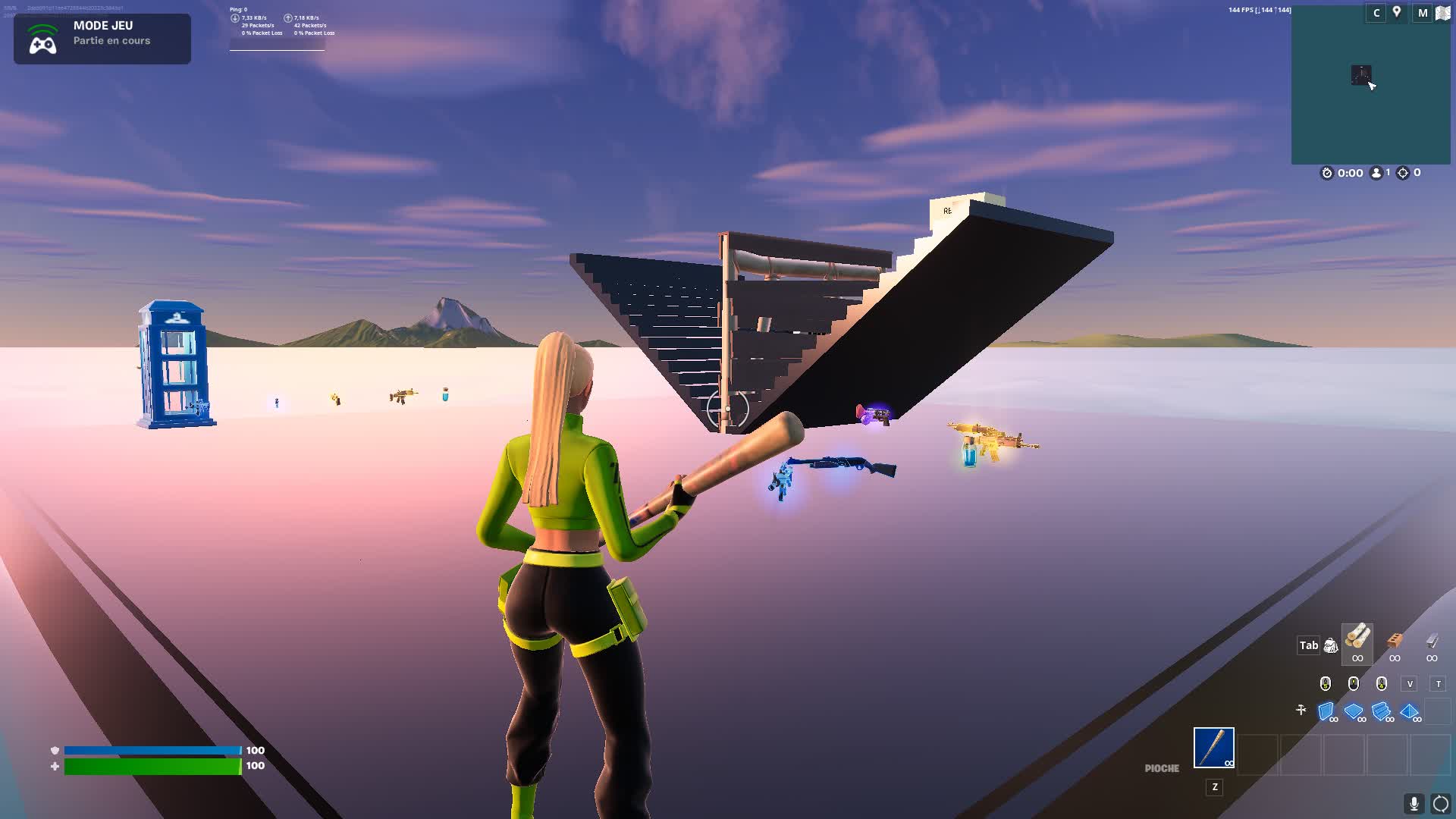Screen dimensions: 1456x819
Task: Click the trap slot icon
Action: coord(1301,710)
